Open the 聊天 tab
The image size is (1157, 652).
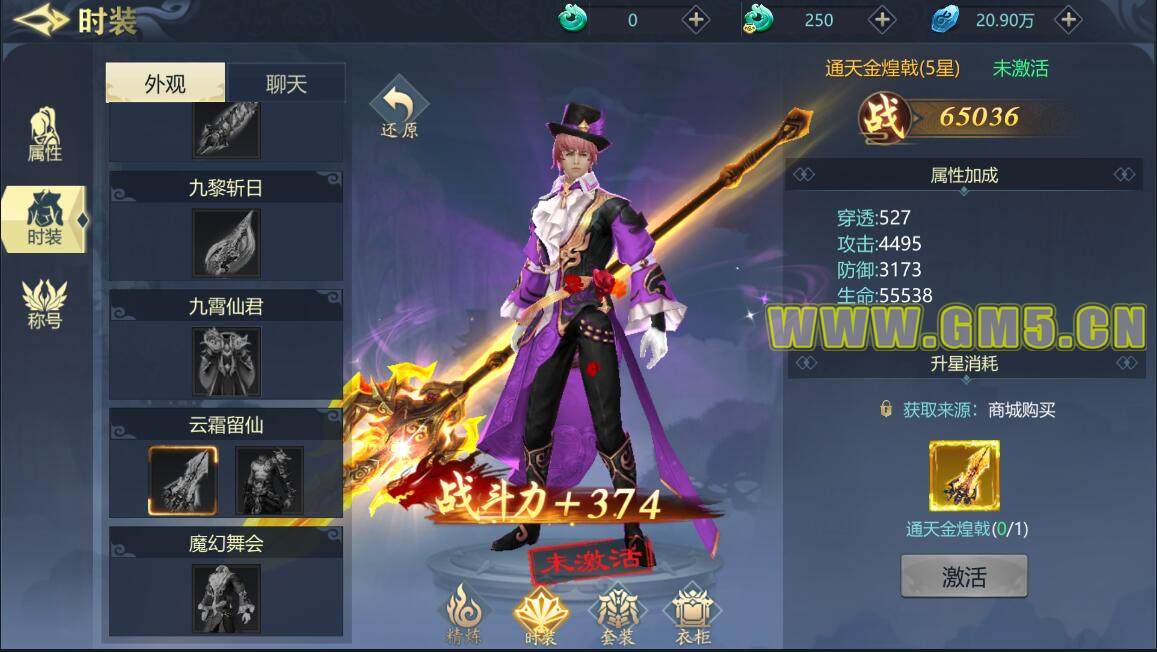point(286,84)
